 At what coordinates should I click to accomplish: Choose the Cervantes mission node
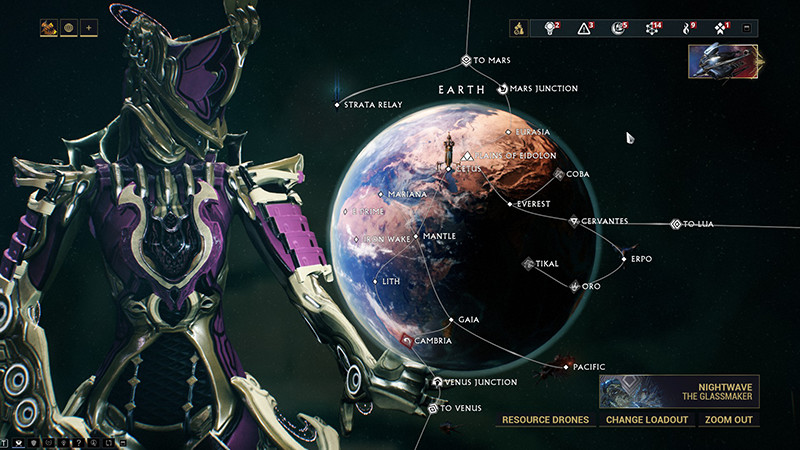tap(574, 221)
